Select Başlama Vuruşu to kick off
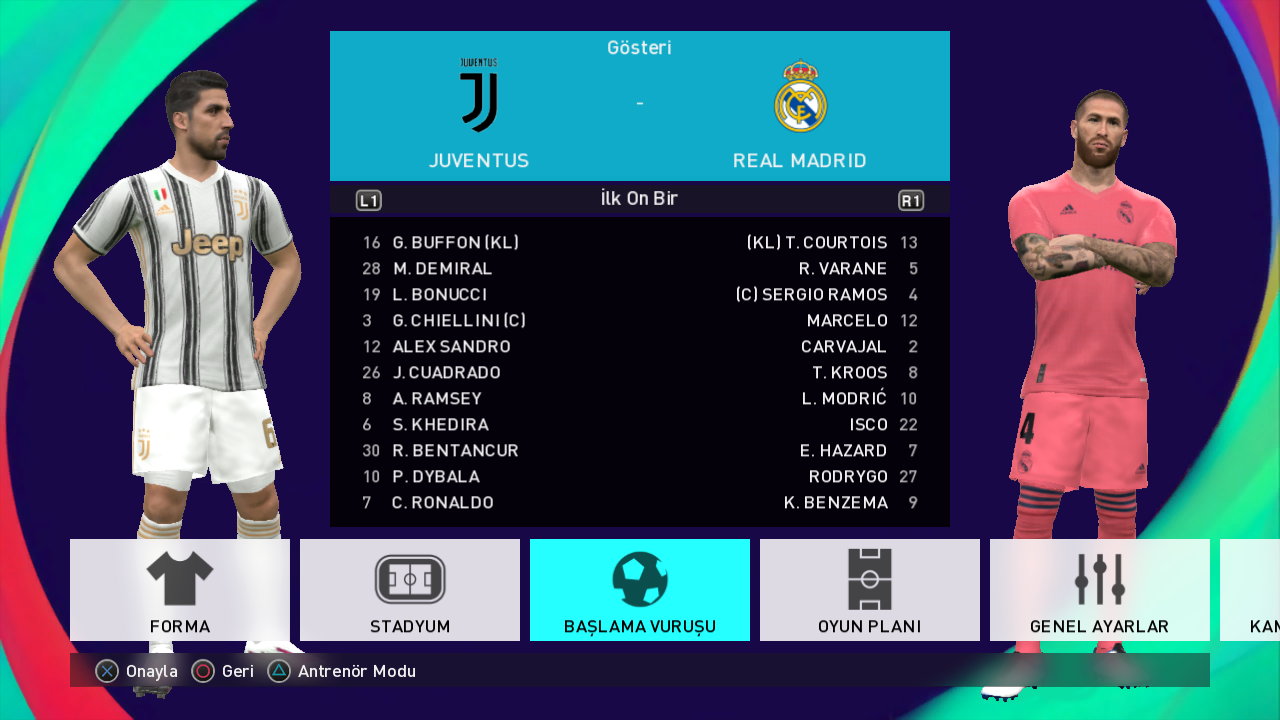This screenshot has height=720, width=1280. [640, 590]
